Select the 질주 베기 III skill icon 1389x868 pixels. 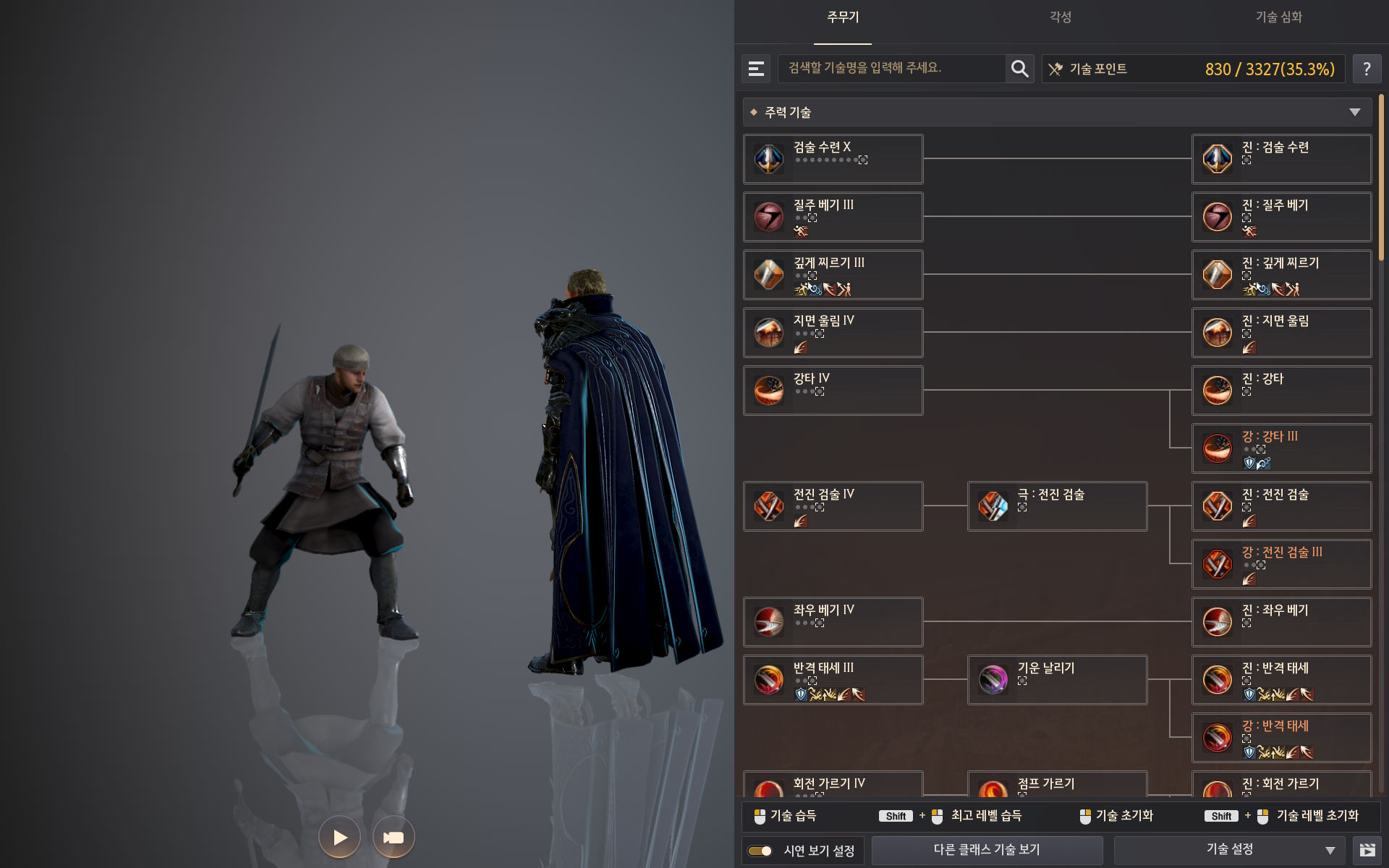point(768,216)
